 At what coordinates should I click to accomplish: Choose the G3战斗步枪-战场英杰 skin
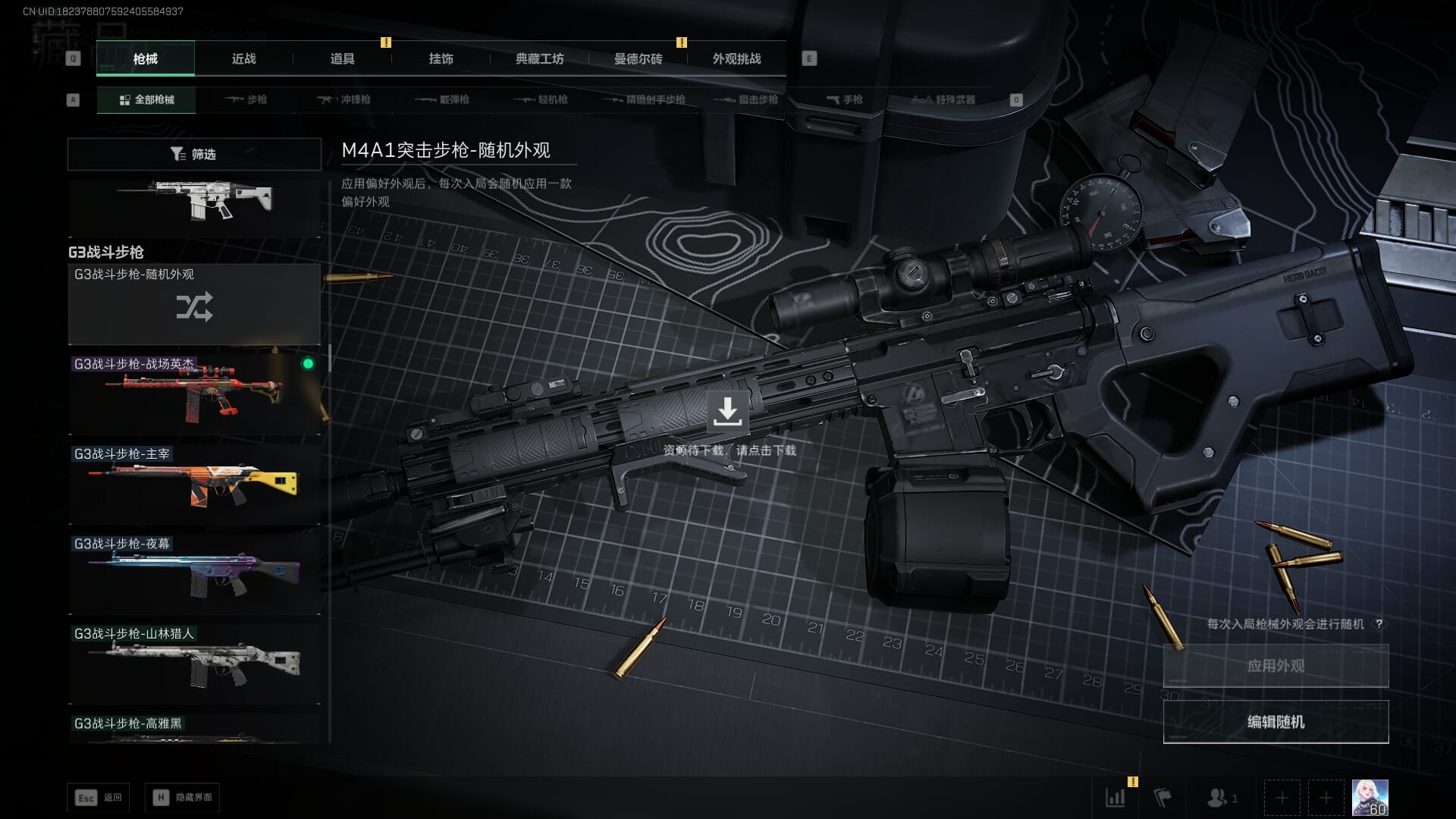[194, 394]
